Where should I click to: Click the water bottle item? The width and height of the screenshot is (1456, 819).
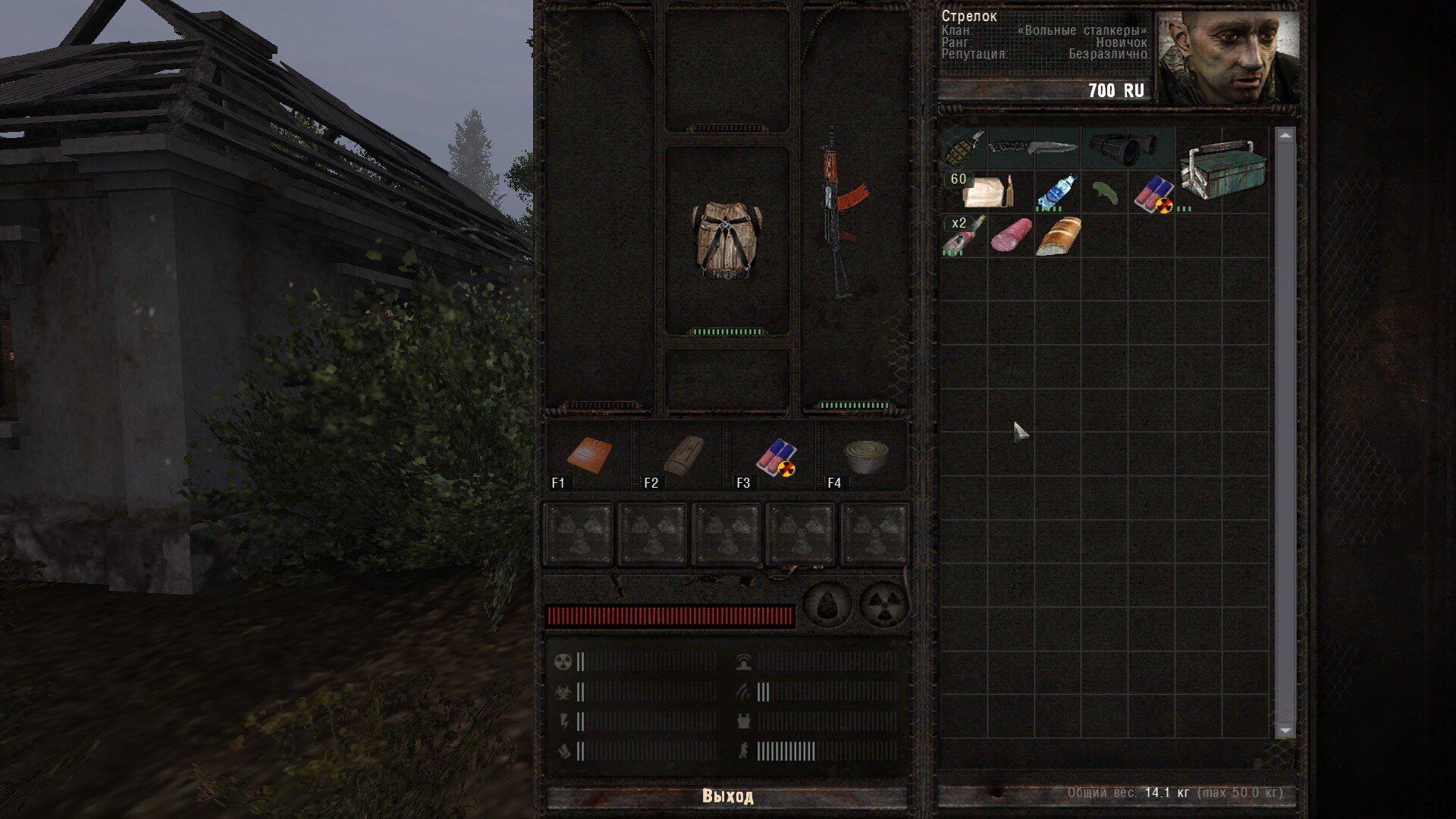1056,192
